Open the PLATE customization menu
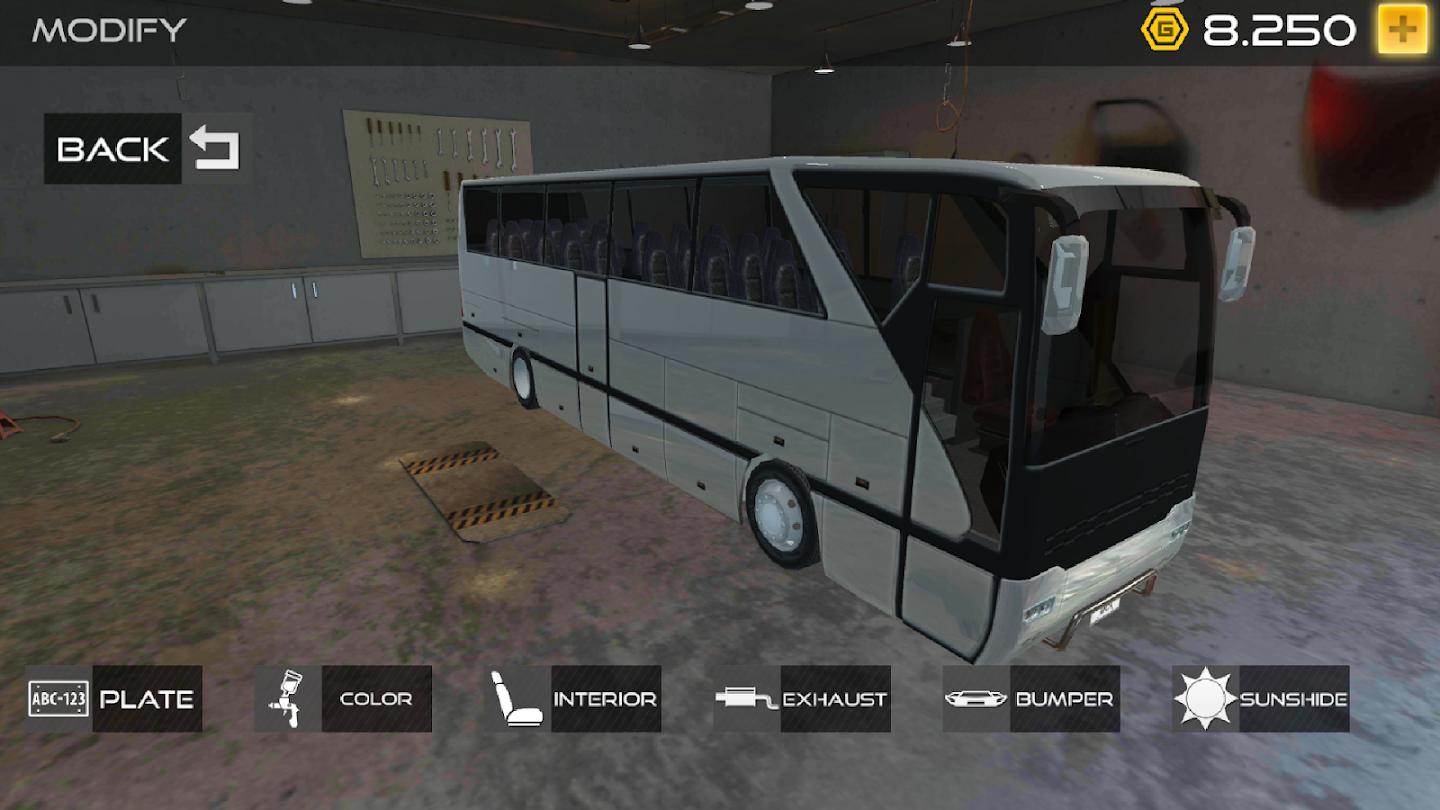This screenshot has width=1440, height=810. (148, 699)
